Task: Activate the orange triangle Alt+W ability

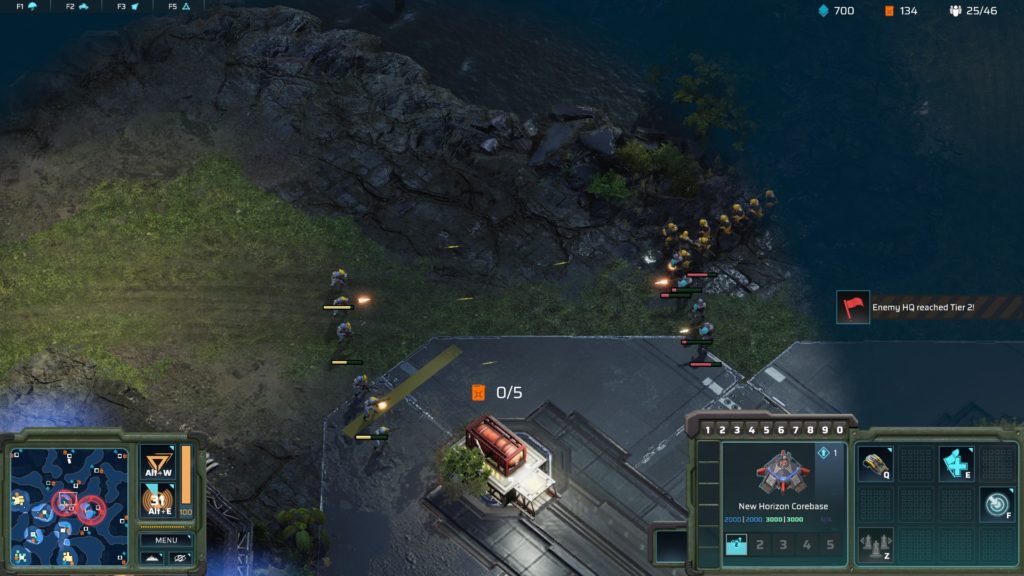Action: coord(158,465)
